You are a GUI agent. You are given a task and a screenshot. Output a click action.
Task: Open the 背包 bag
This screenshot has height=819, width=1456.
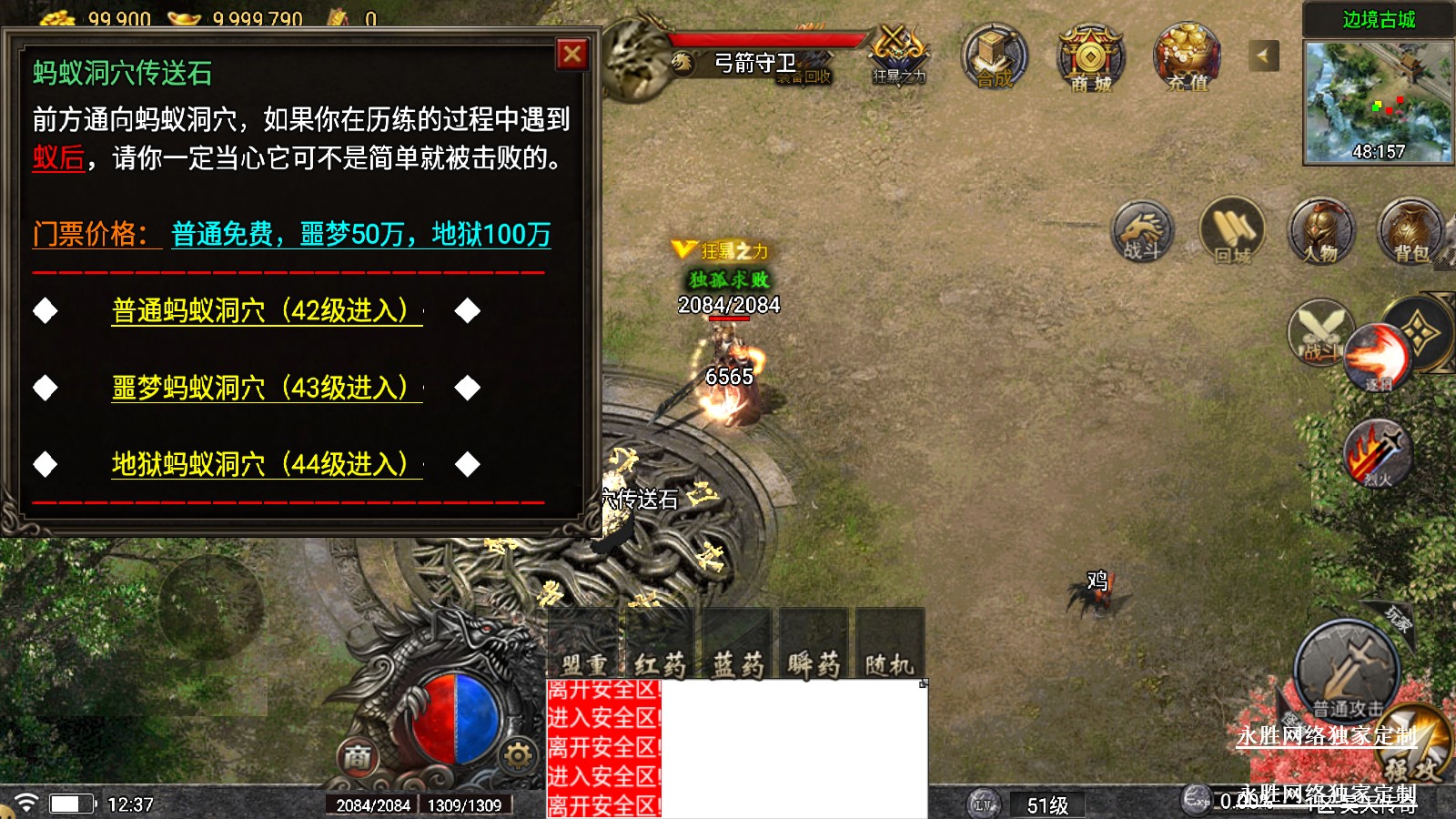pos(1410,231)
